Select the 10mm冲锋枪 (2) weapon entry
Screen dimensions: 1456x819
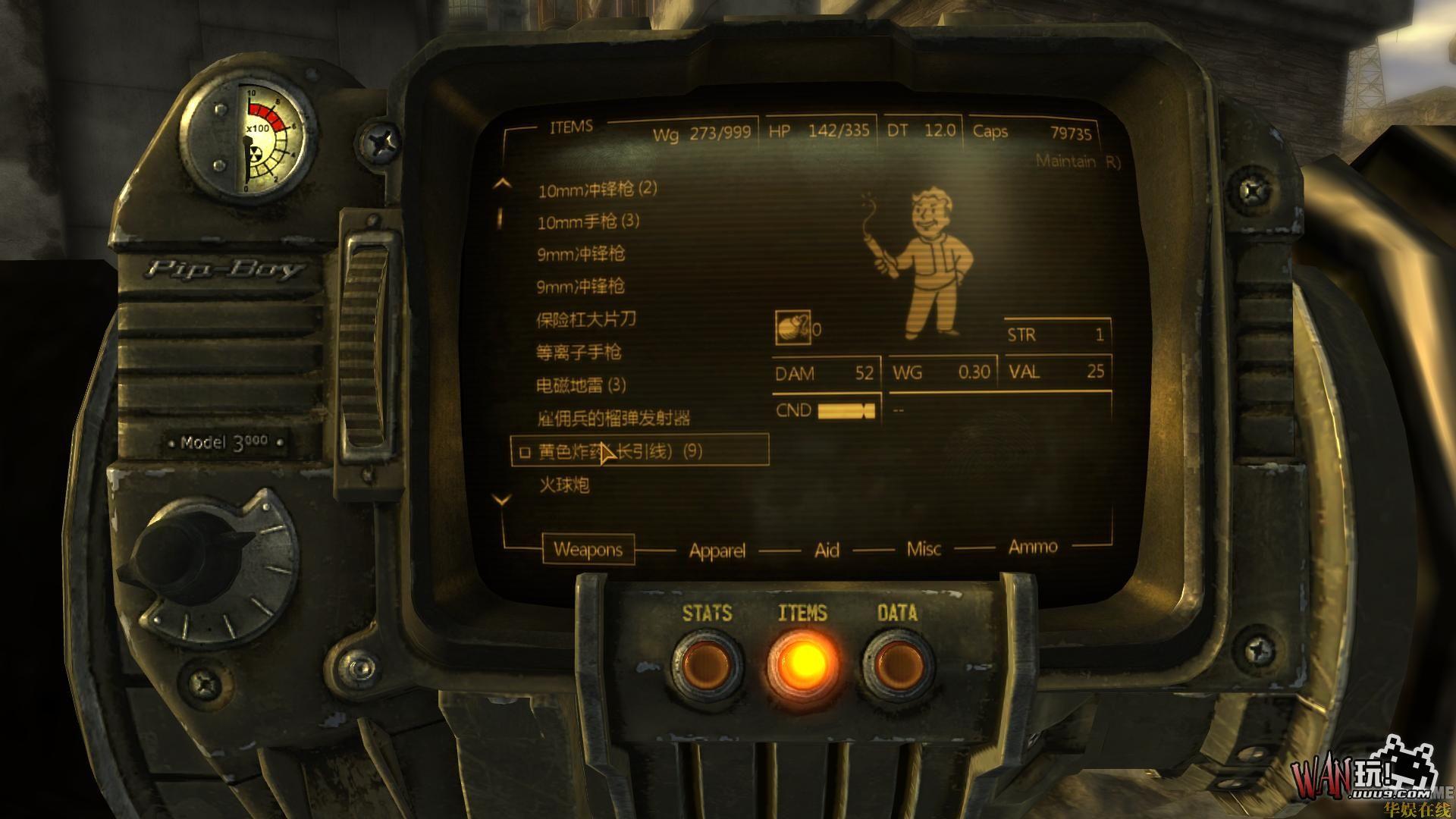click(598, 189)
